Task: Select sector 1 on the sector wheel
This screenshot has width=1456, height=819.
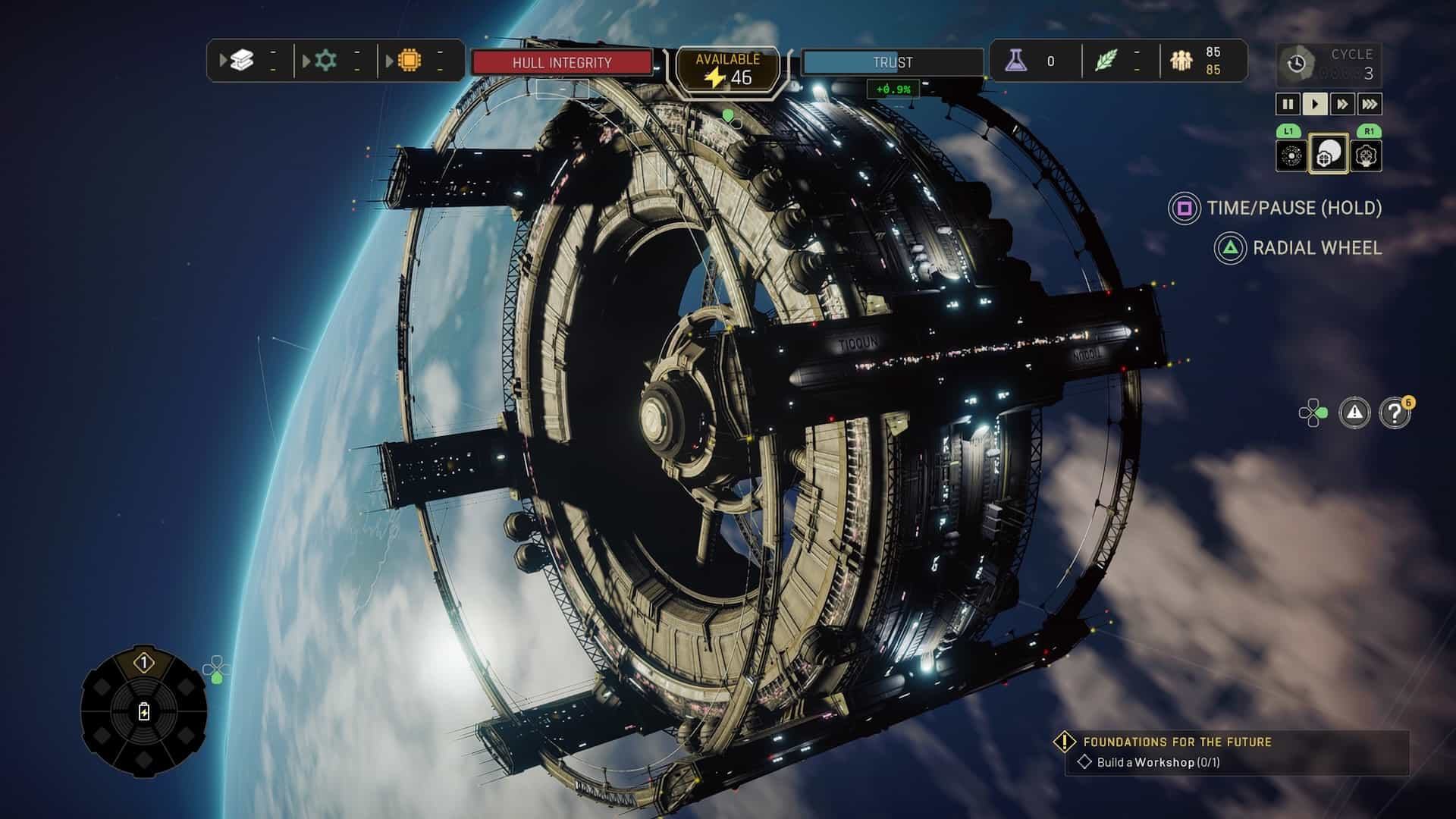Action: (143, 664)
